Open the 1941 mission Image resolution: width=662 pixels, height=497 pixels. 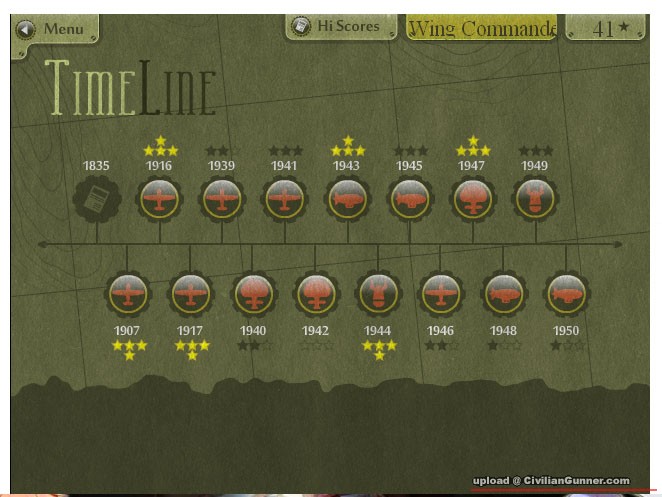(285, 199)
